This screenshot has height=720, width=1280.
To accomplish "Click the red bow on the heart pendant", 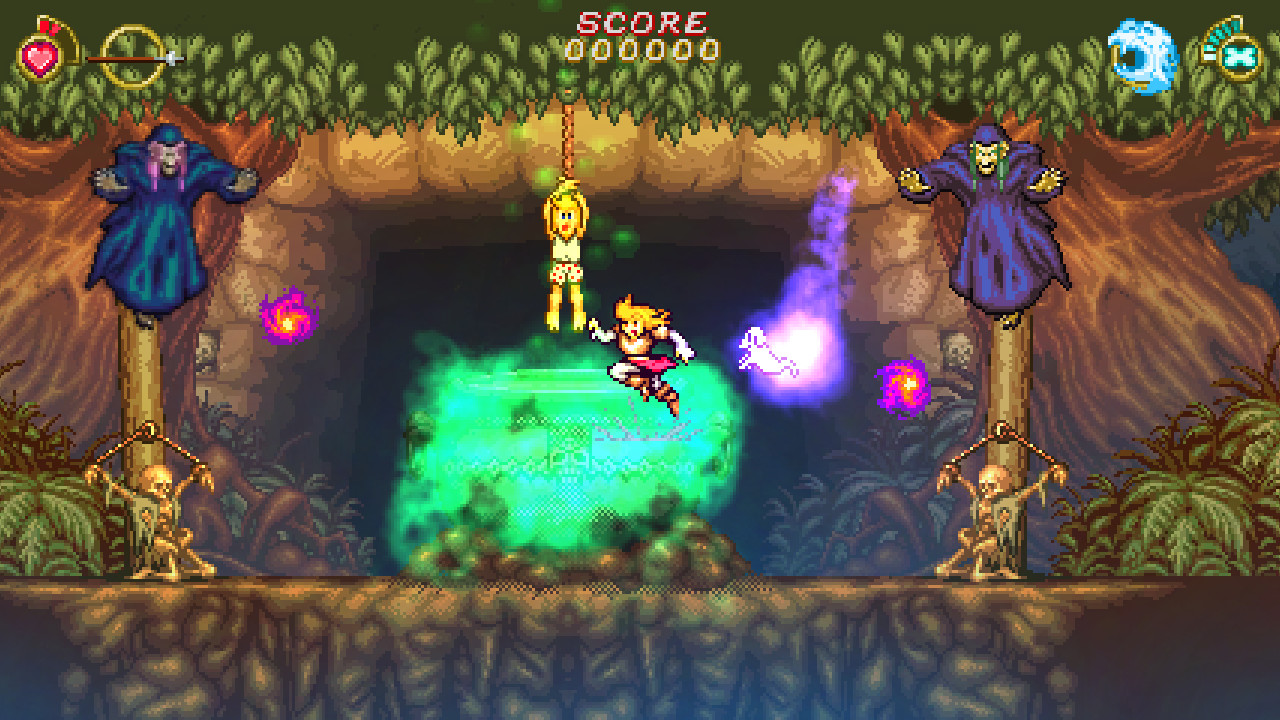I will click(49, 27).
